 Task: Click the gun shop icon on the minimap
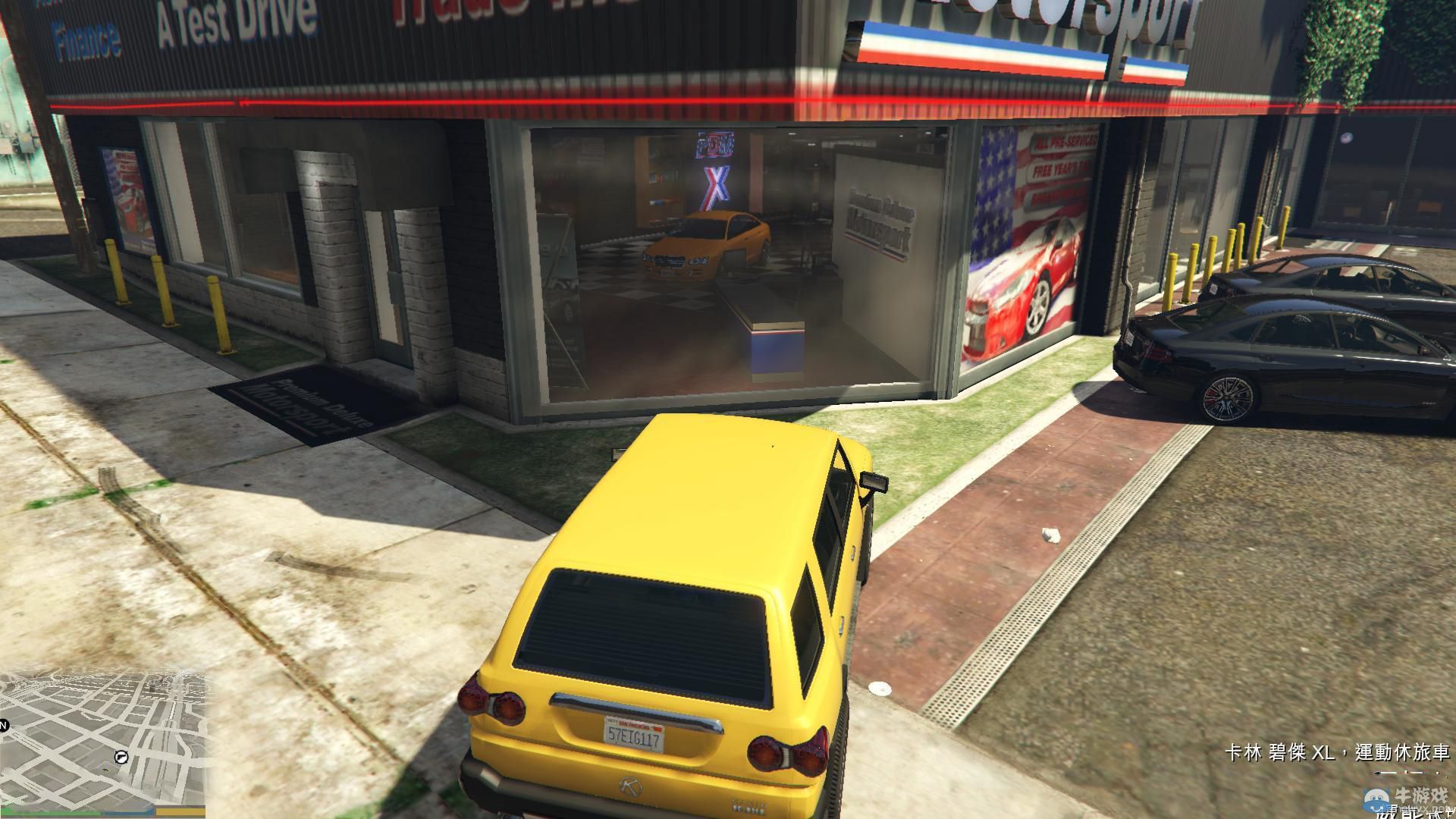(x=121, y=757)
